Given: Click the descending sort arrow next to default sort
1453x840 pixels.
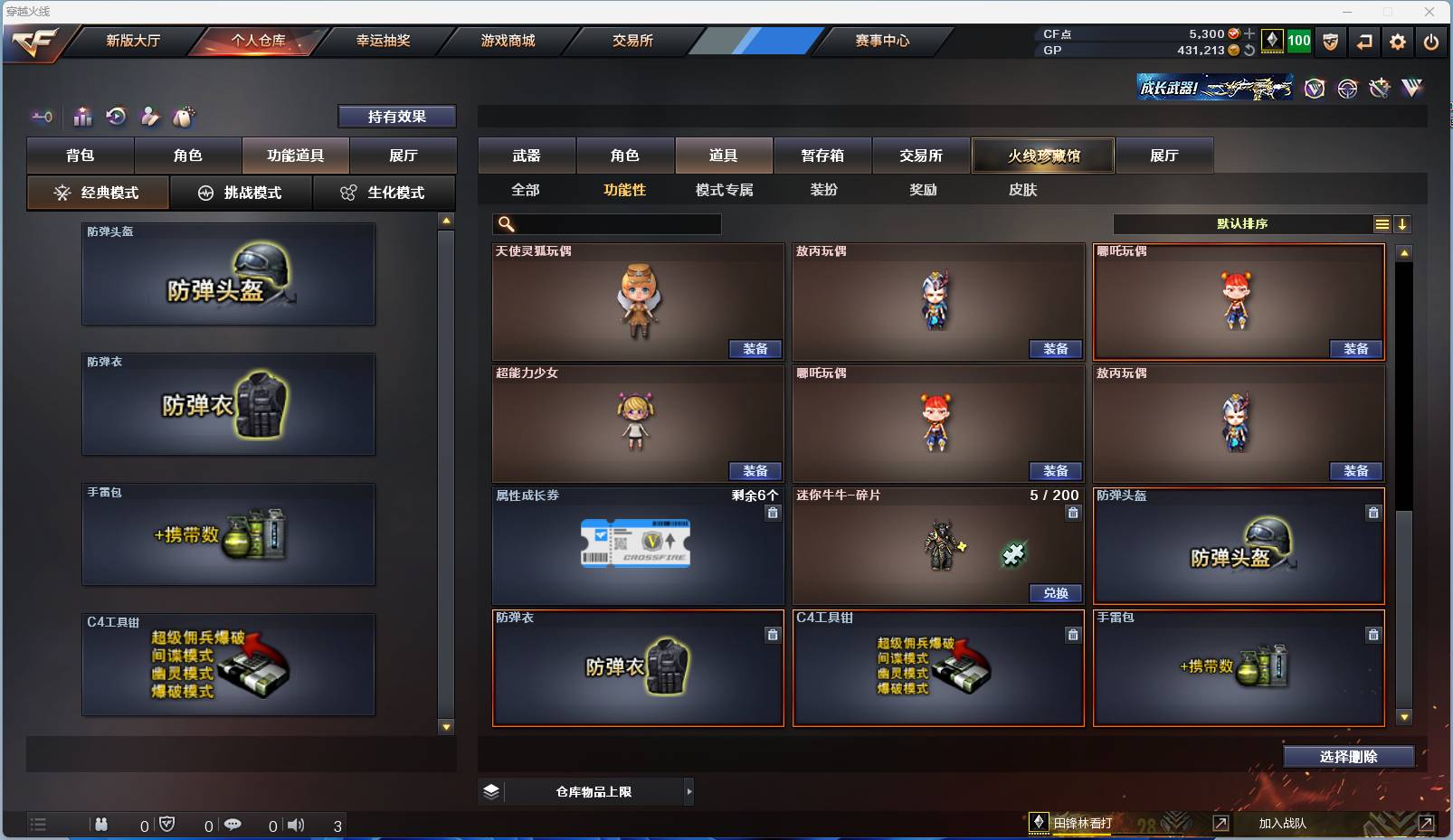Looking at the screenshot, I should [x=1403, y=223].
